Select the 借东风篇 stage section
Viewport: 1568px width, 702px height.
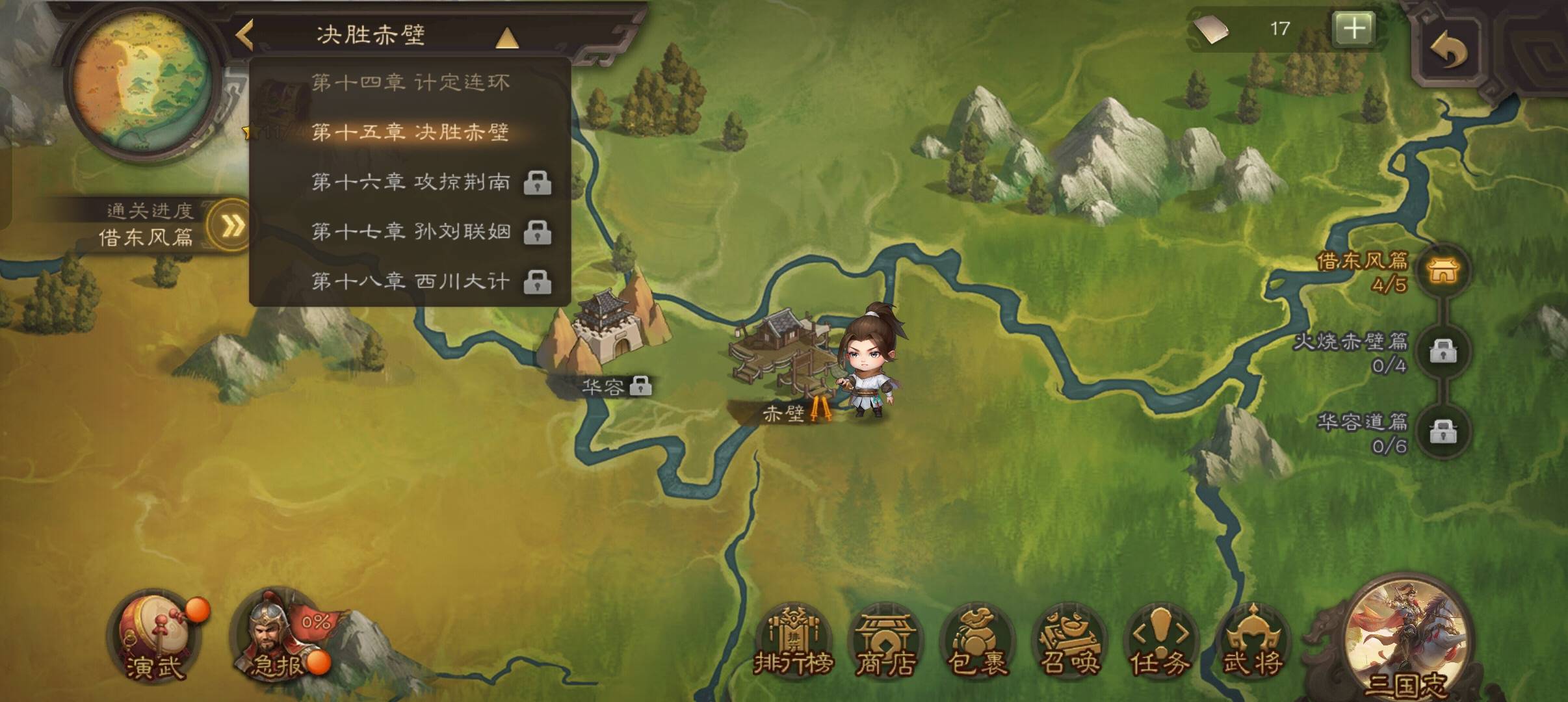coord(1442,270)
